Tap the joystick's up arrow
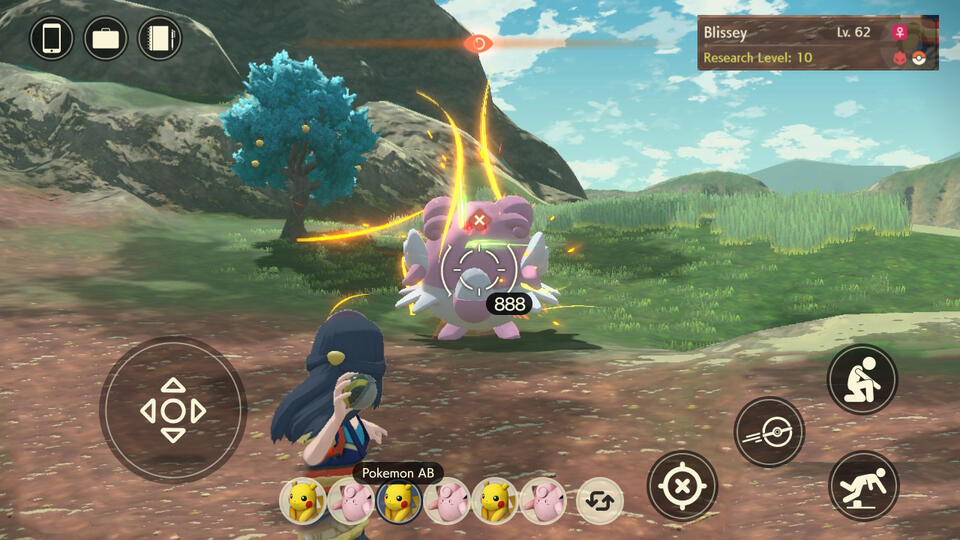 coord(173,385)
